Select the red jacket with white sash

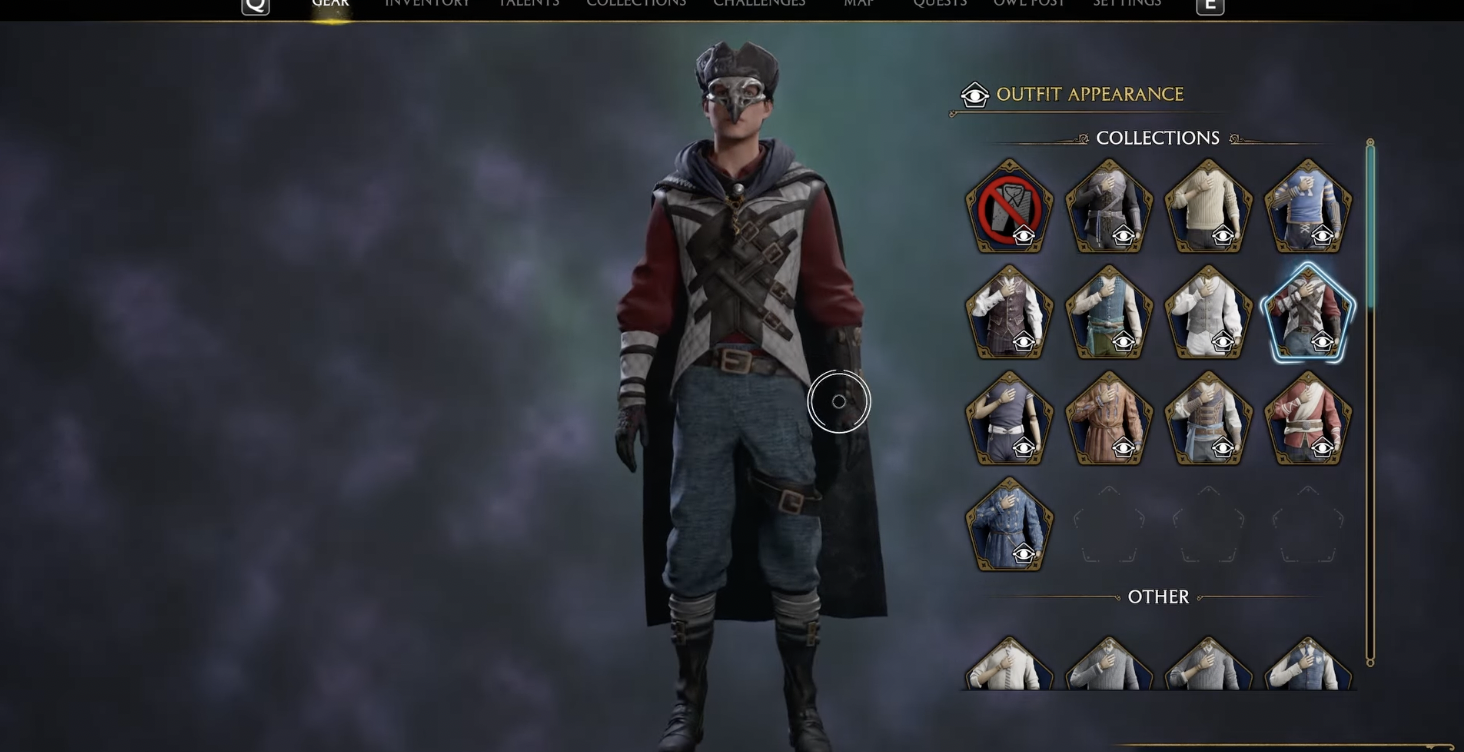1308,419
